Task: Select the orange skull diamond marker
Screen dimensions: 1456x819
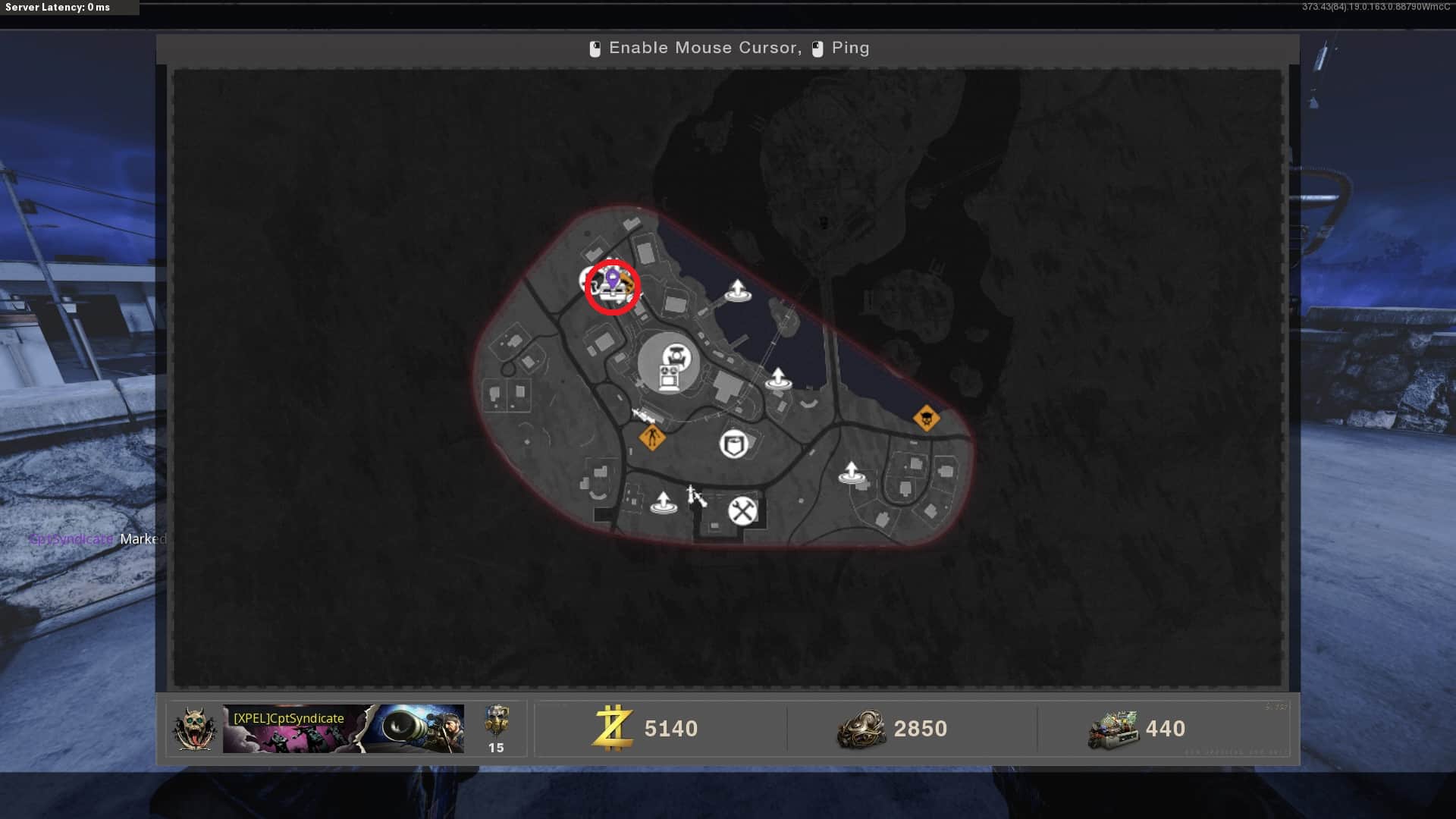Action: click(x=926, y=418)
